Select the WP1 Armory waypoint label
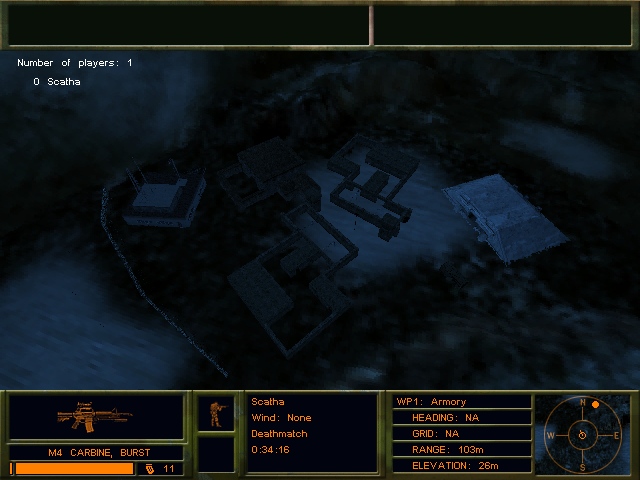640x480 pixels. pyautogui.click(x=431, y=402)
